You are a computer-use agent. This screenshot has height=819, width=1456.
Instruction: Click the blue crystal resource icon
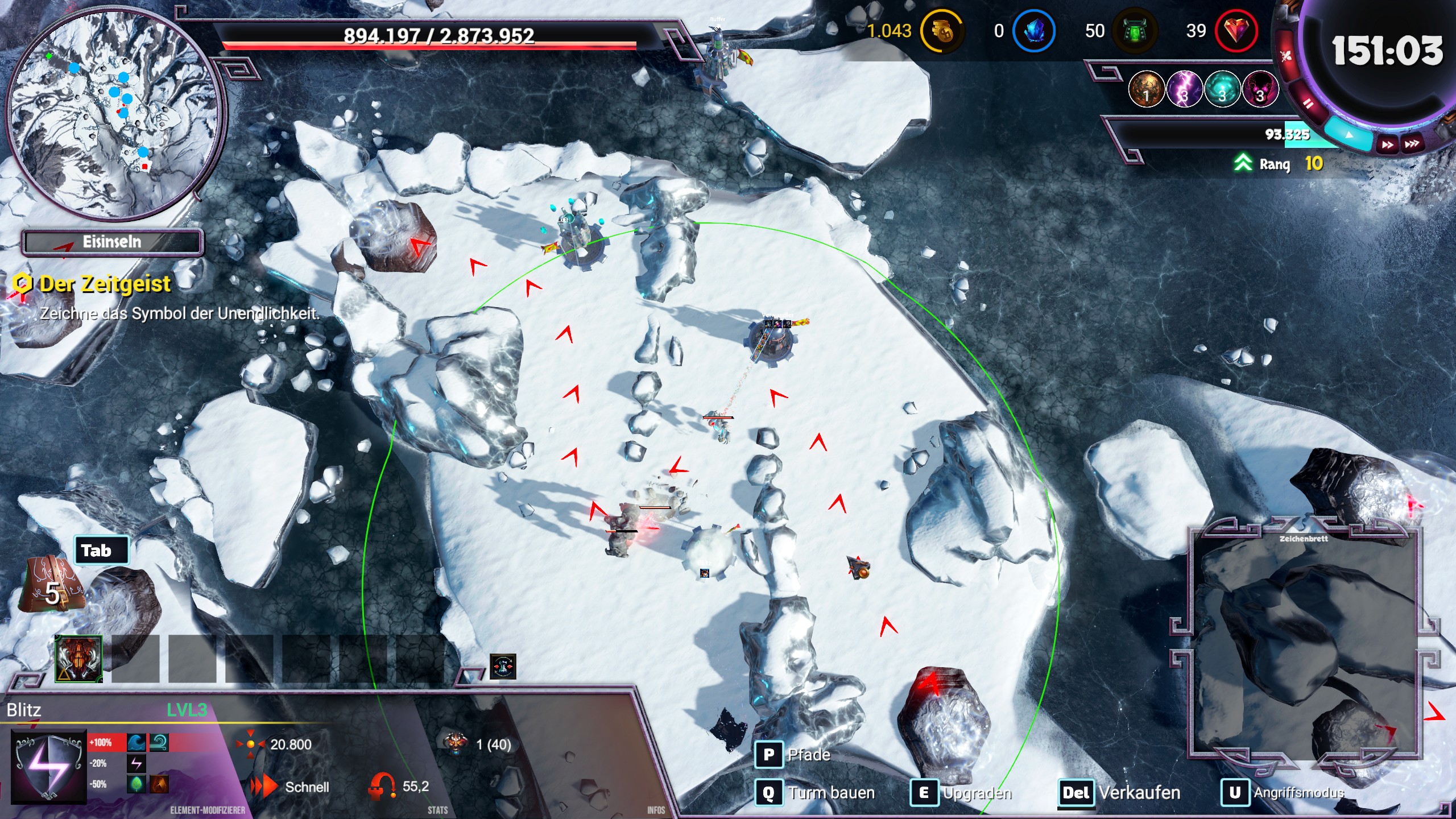(x=1034, y=31)
